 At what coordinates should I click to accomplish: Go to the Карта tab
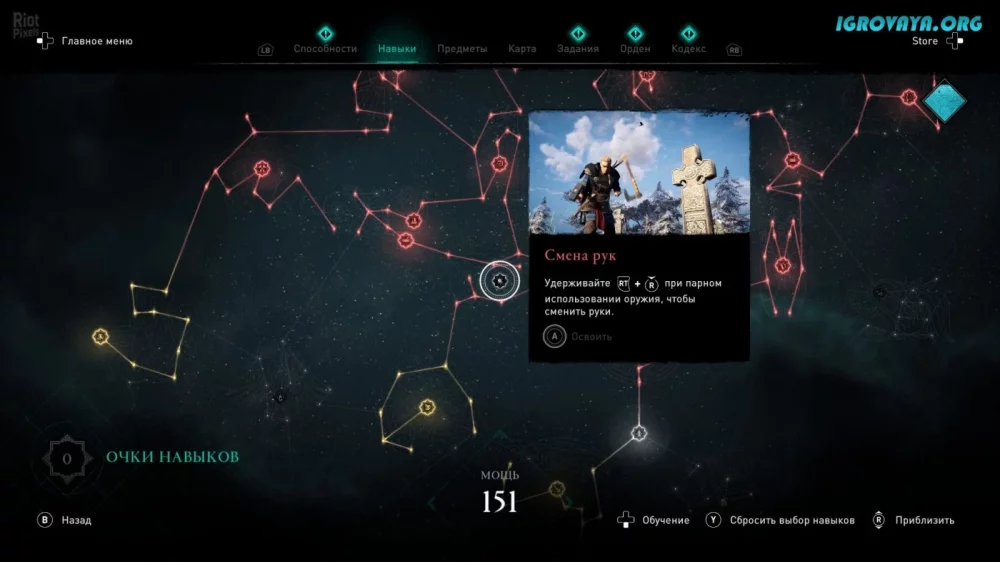(522, 49)
